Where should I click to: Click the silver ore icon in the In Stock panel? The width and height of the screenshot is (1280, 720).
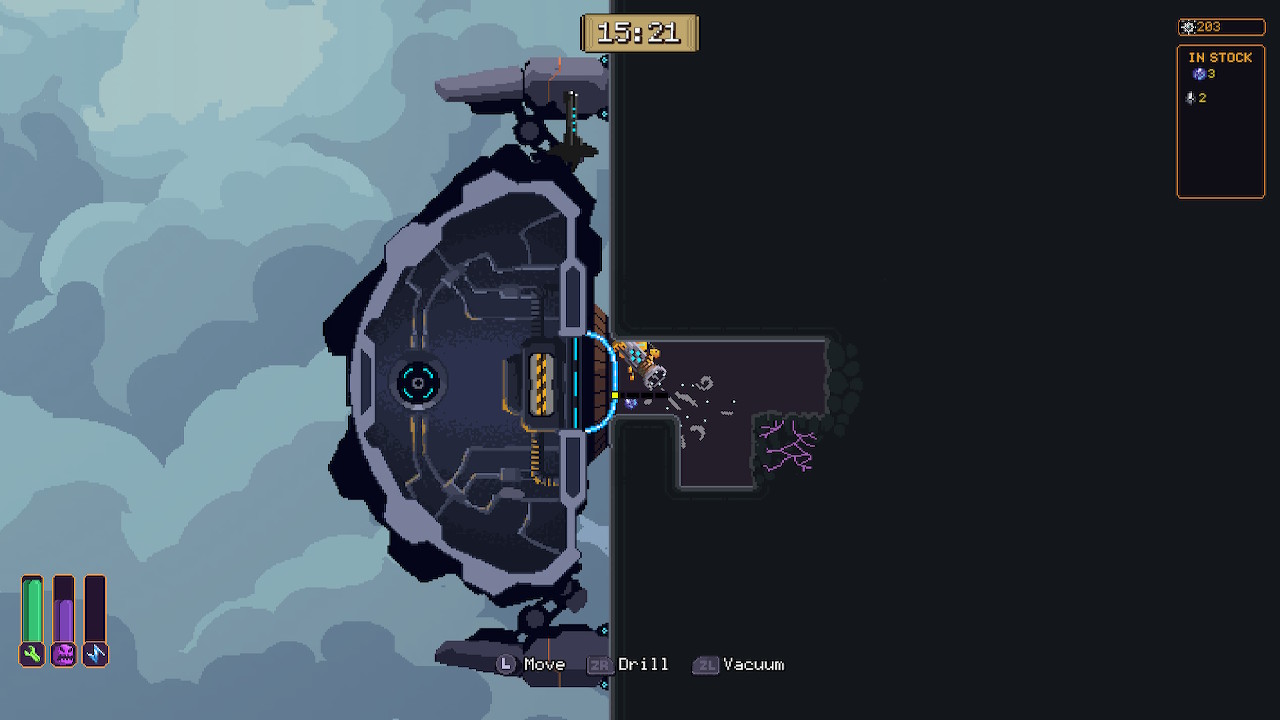click(1189, 97)
